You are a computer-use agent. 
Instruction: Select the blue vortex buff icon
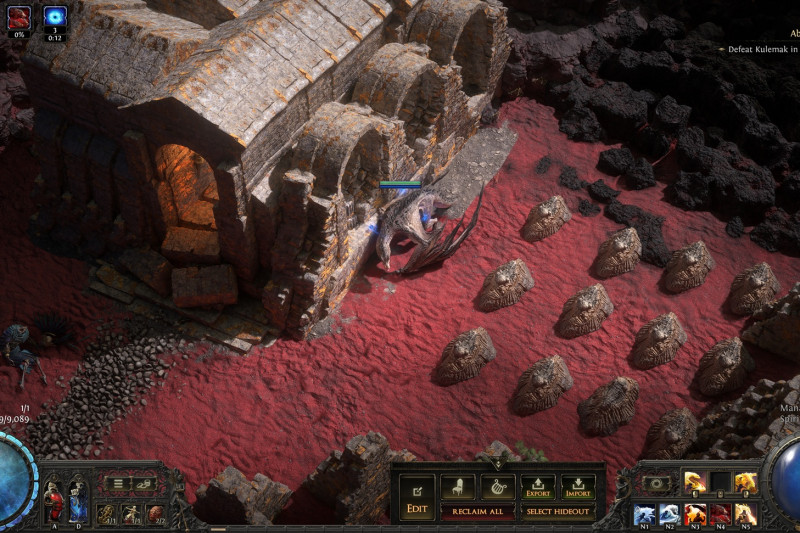tap(56, 17)
